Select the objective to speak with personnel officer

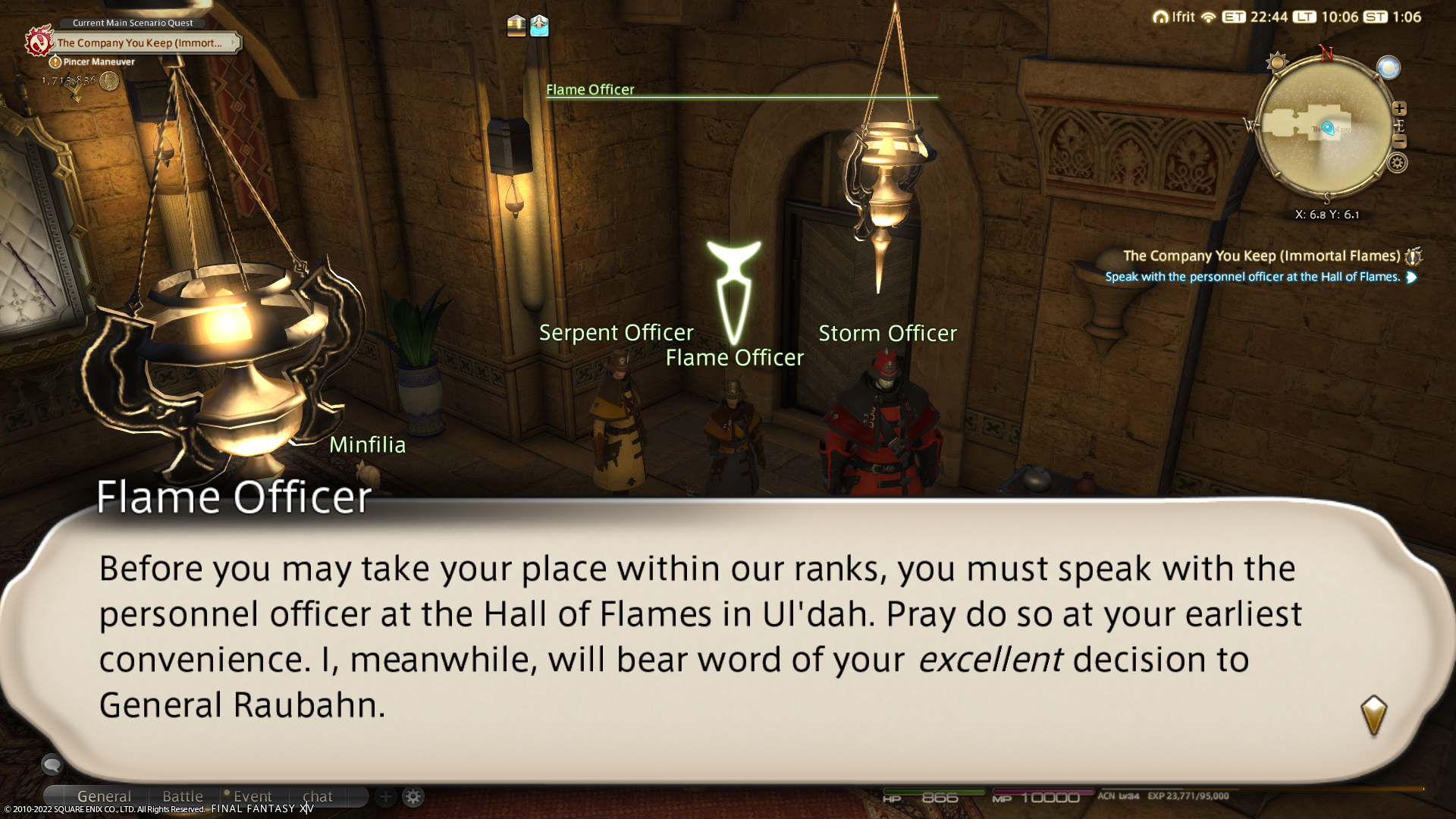pos(1252,277)
